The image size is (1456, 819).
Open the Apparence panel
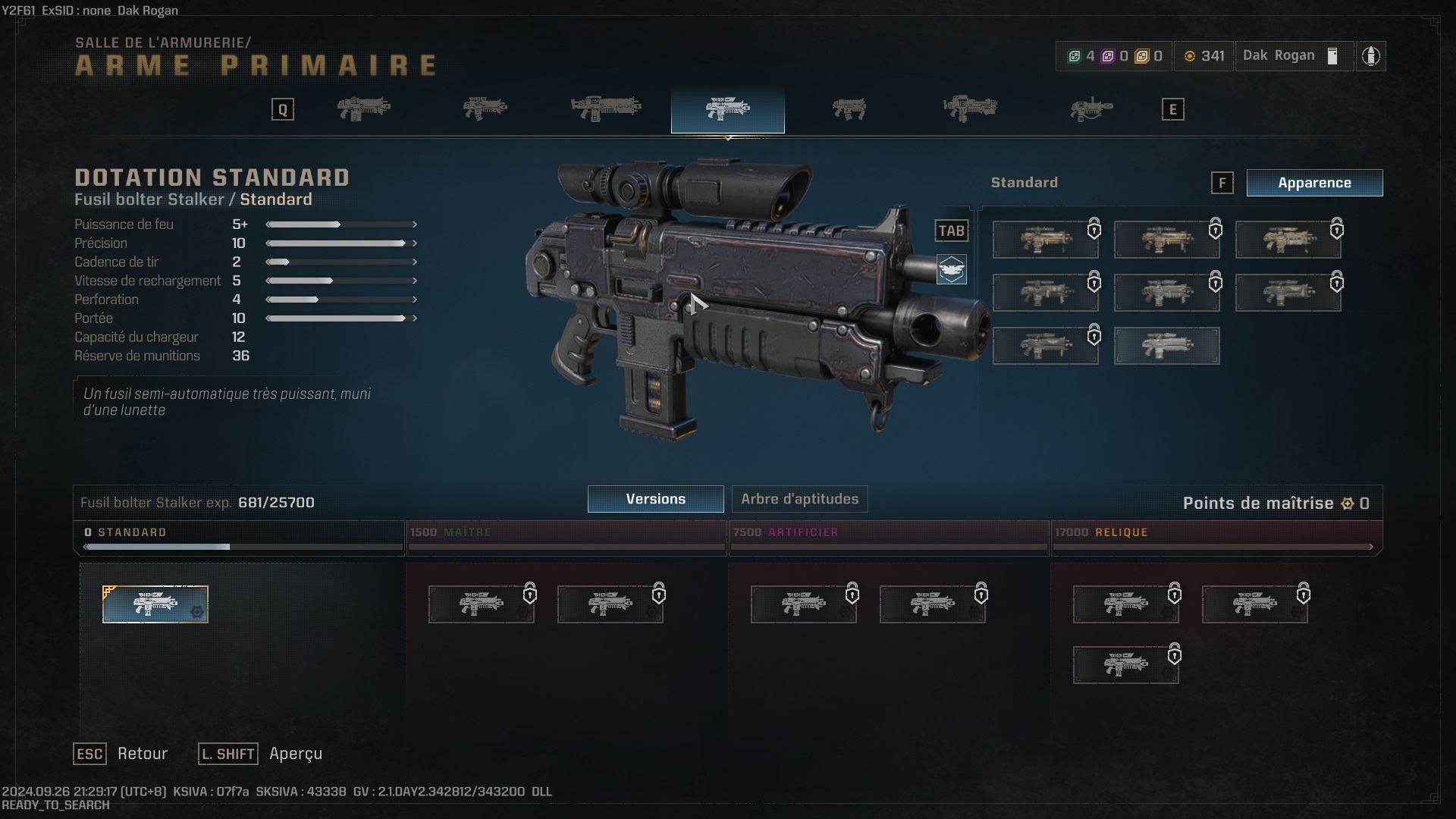[x=1314, y=183]
